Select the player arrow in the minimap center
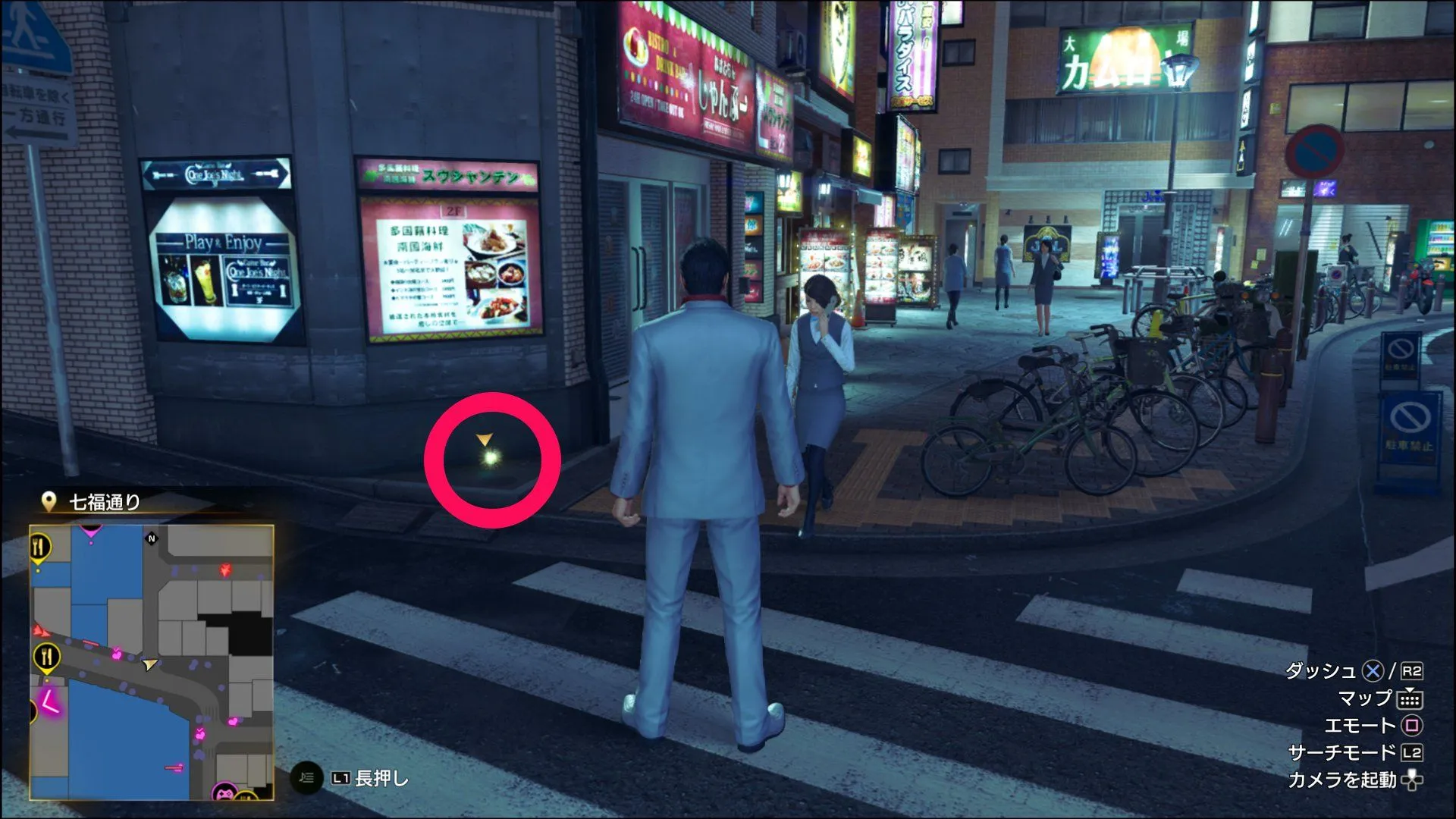 [x=149, y=664]
